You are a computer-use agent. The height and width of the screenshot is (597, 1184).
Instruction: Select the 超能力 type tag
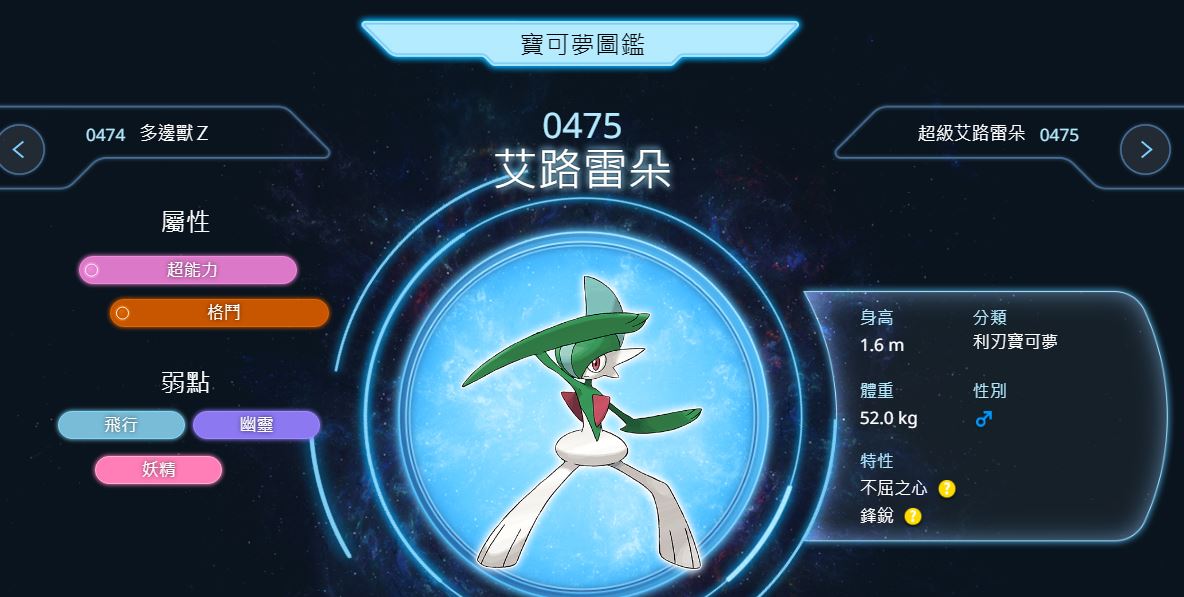188,270
